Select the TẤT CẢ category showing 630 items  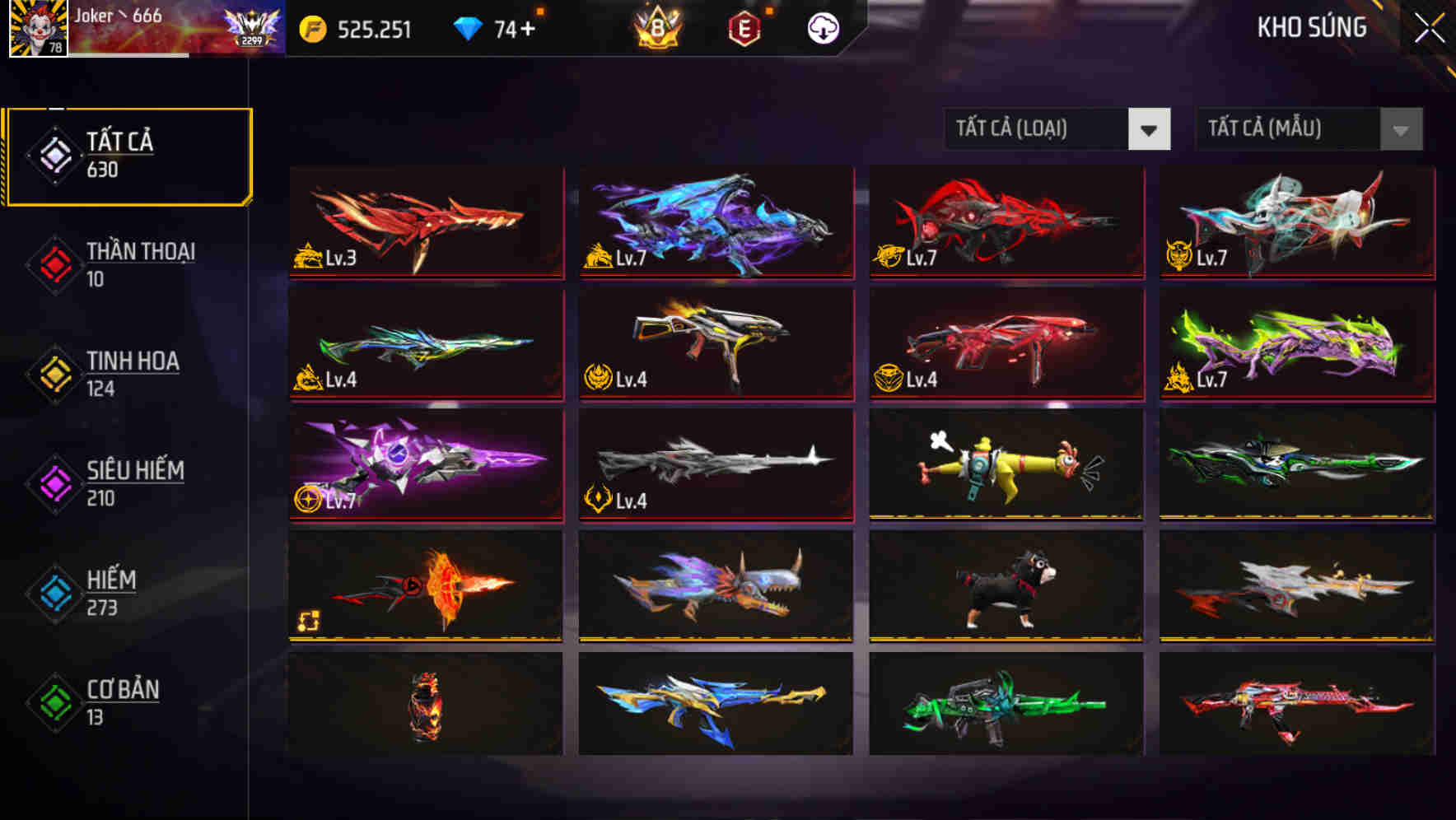coord(128,155)
